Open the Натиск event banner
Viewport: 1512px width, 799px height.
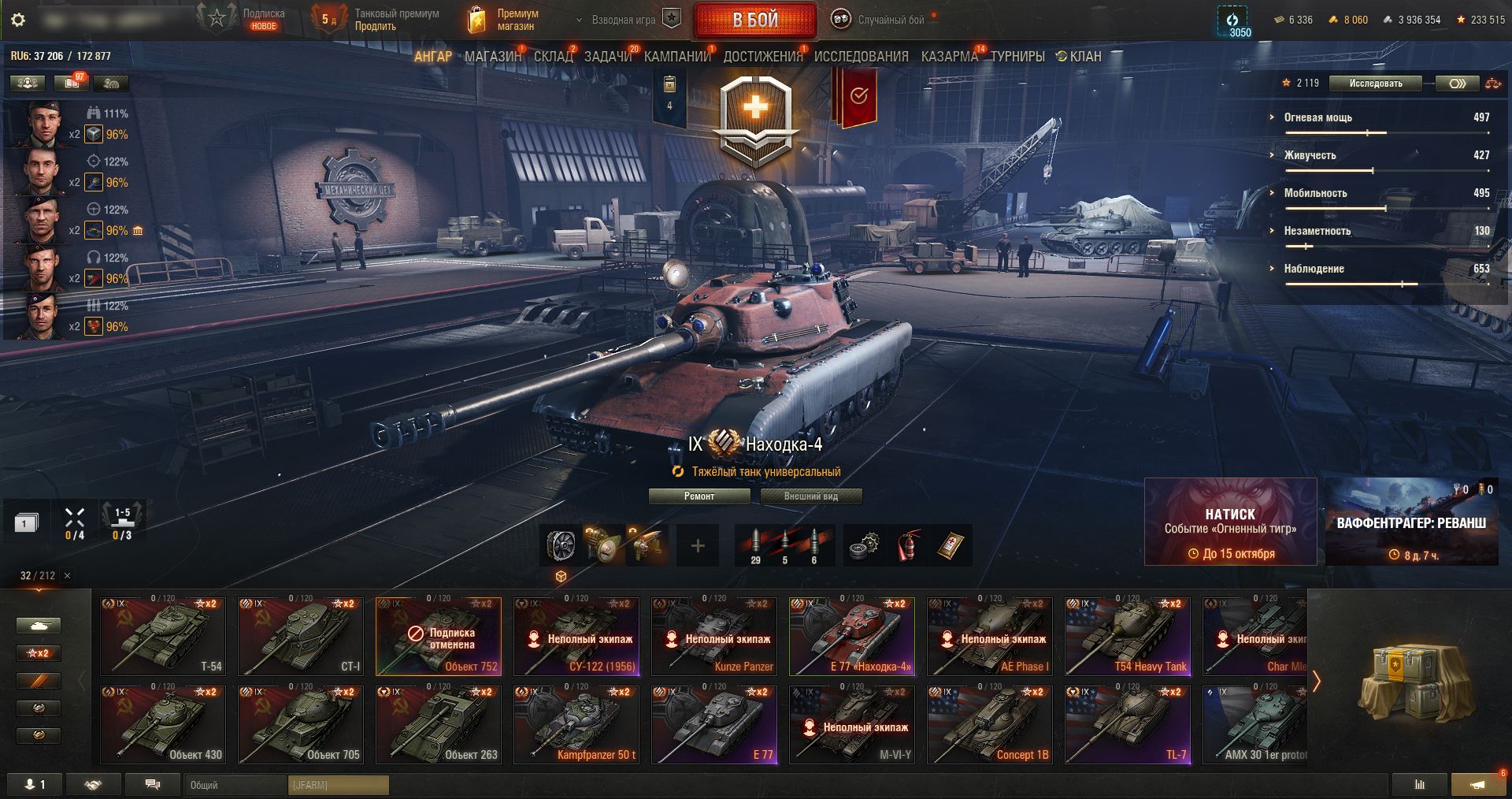pyautogui.click(x=1230, y=522)
